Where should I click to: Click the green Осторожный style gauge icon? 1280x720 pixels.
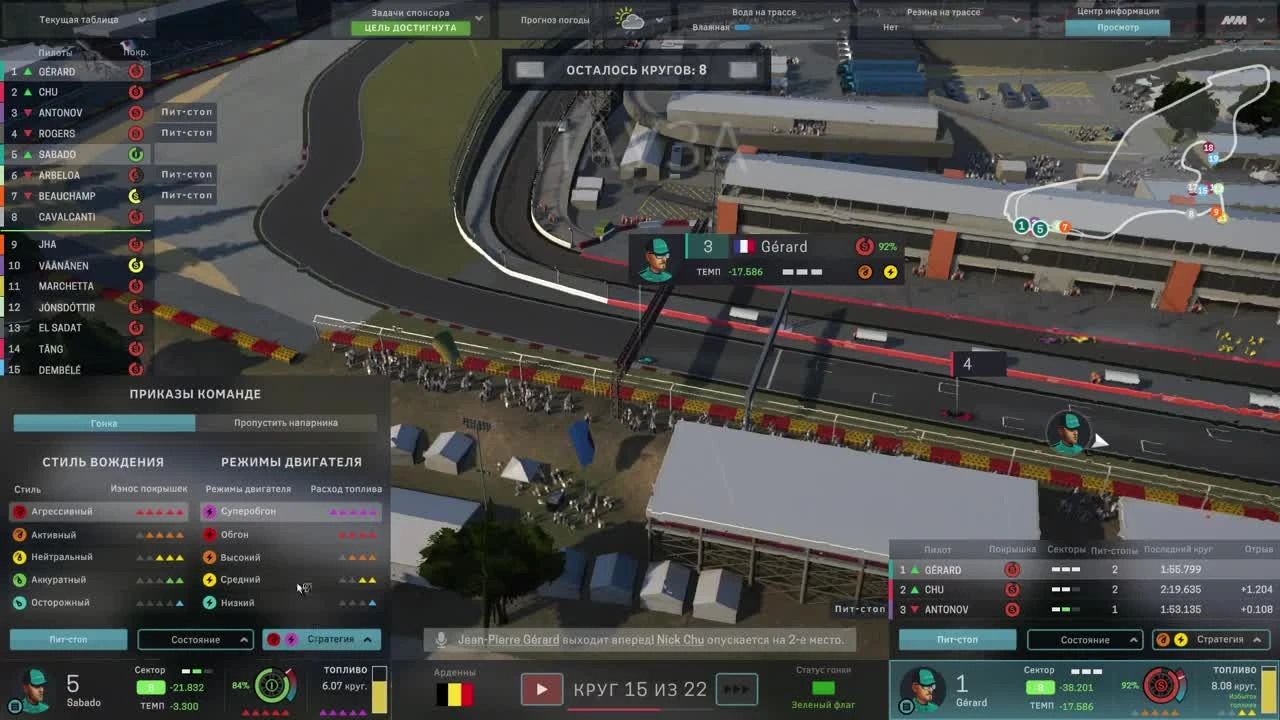pos(17,602)
